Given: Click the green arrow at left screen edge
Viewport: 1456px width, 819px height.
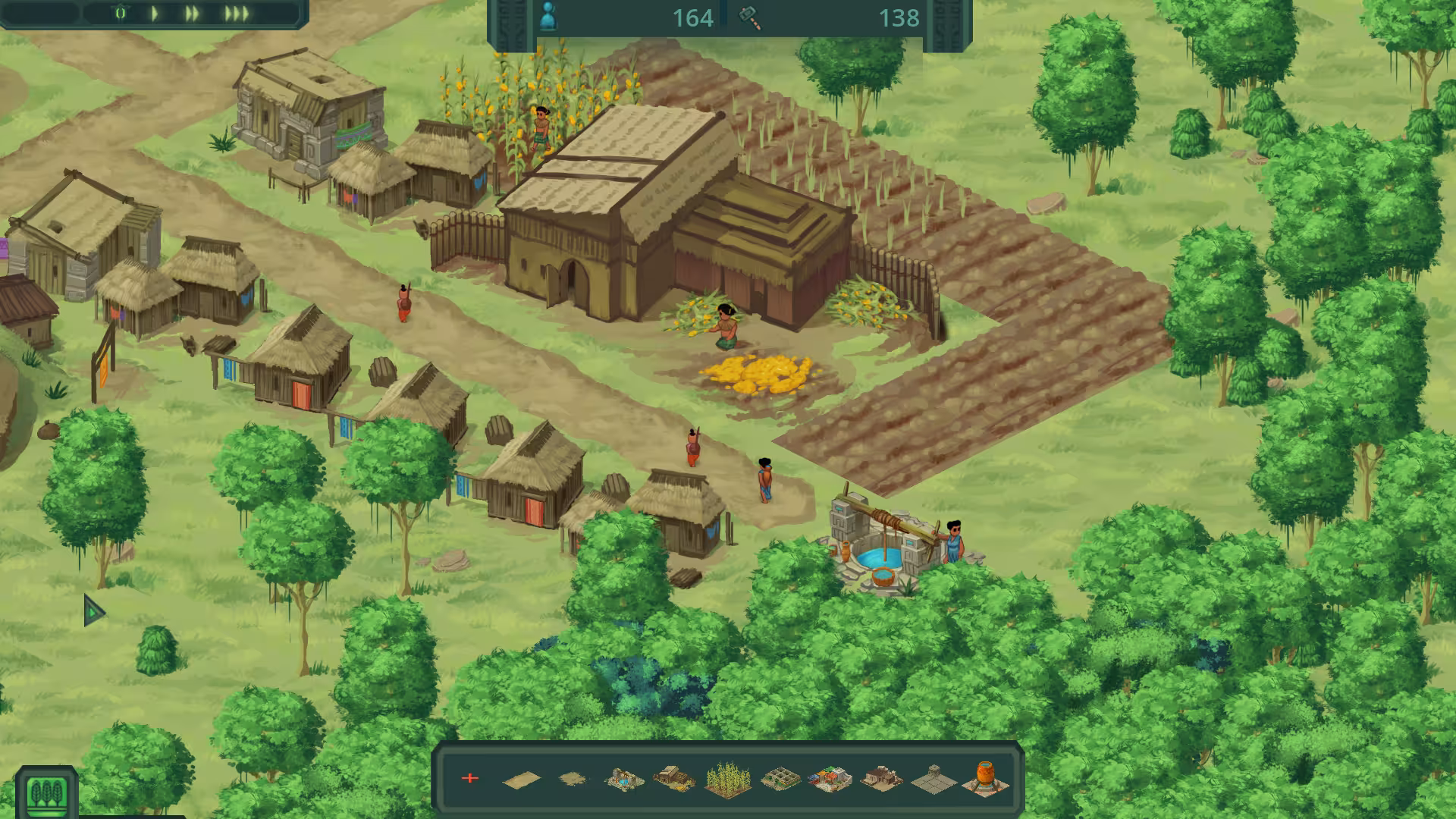Looking at the screenshot, I should 93,610.
